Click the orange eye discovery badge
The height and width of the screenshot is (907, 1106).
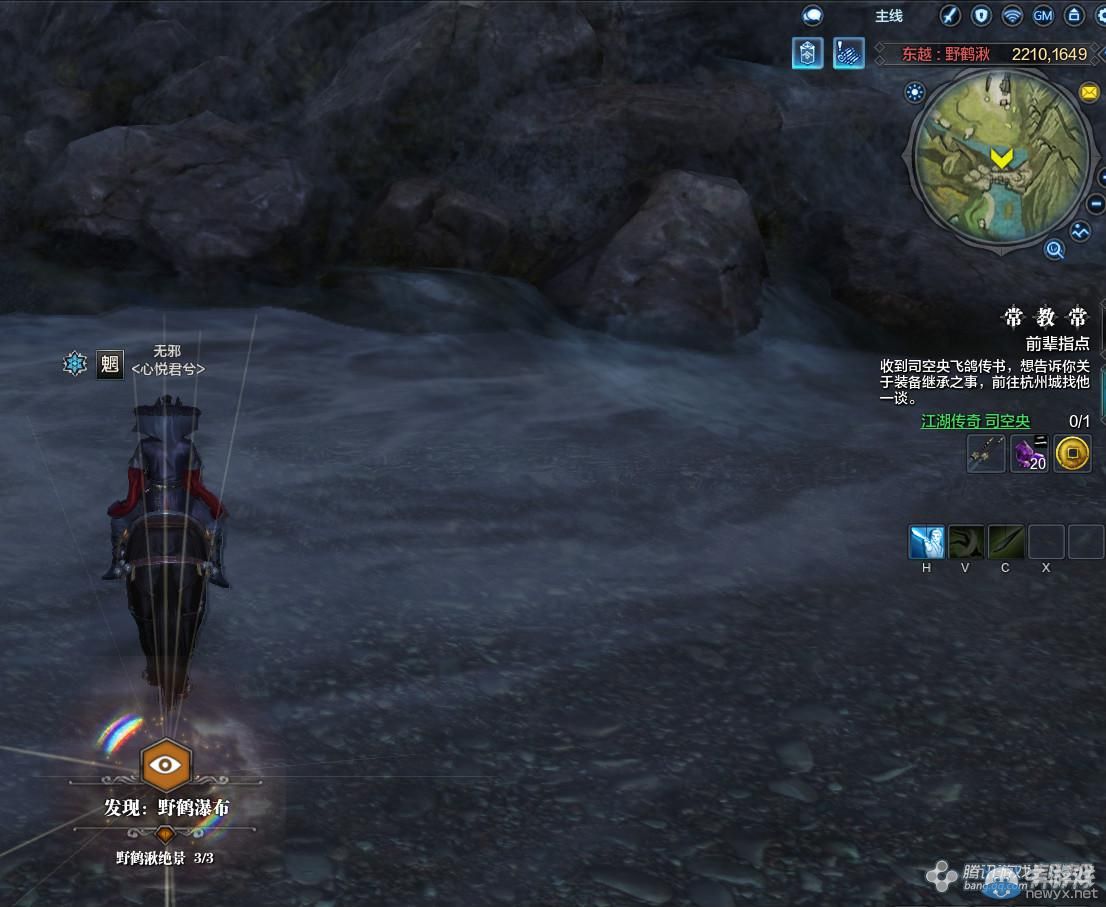165,765
